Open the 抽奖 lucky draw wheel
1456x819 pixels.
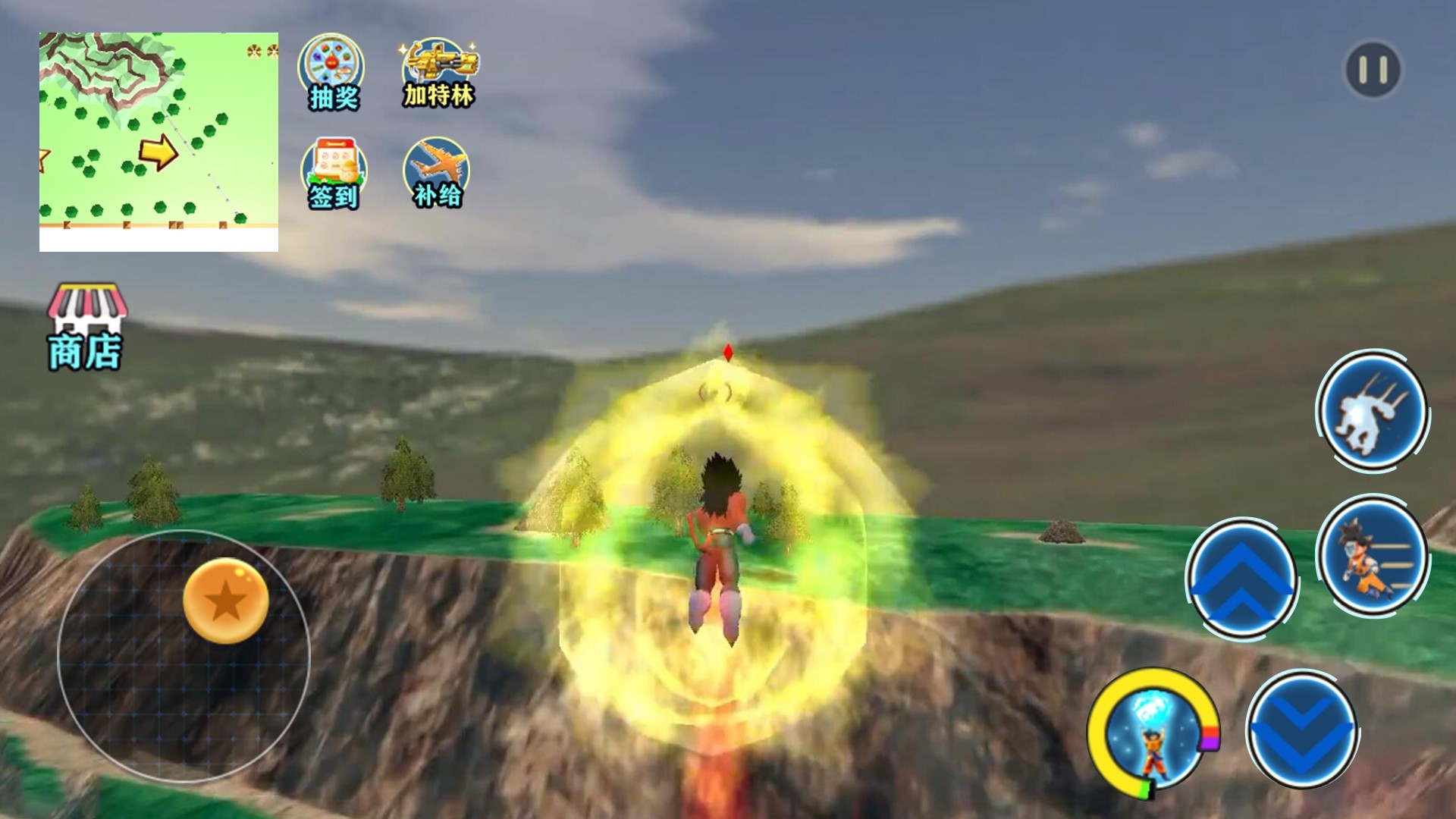(x=332, y=73)
